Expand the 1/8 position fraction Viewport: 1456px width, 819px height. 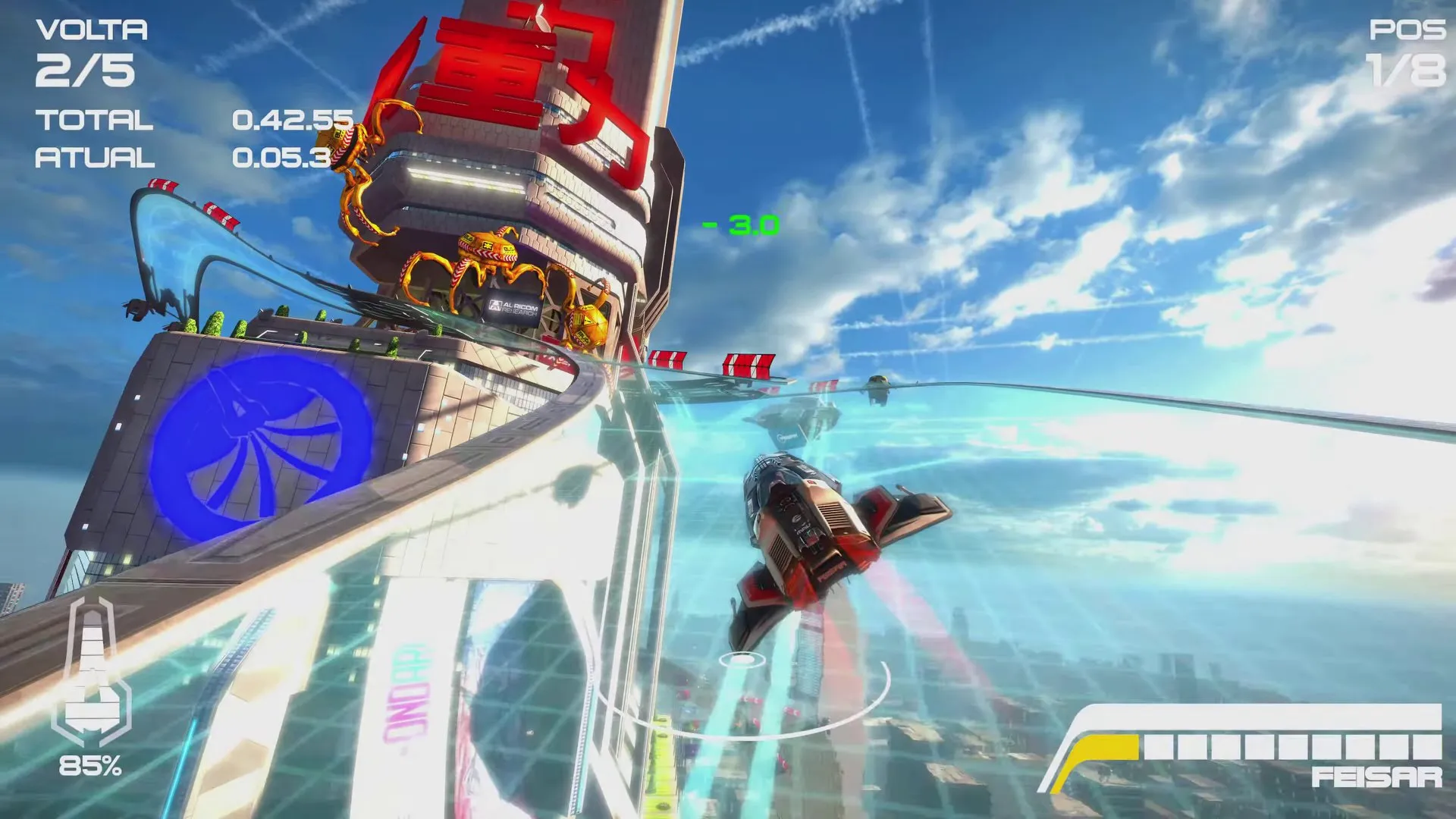pyautogui.click(x=1406, y=72)
